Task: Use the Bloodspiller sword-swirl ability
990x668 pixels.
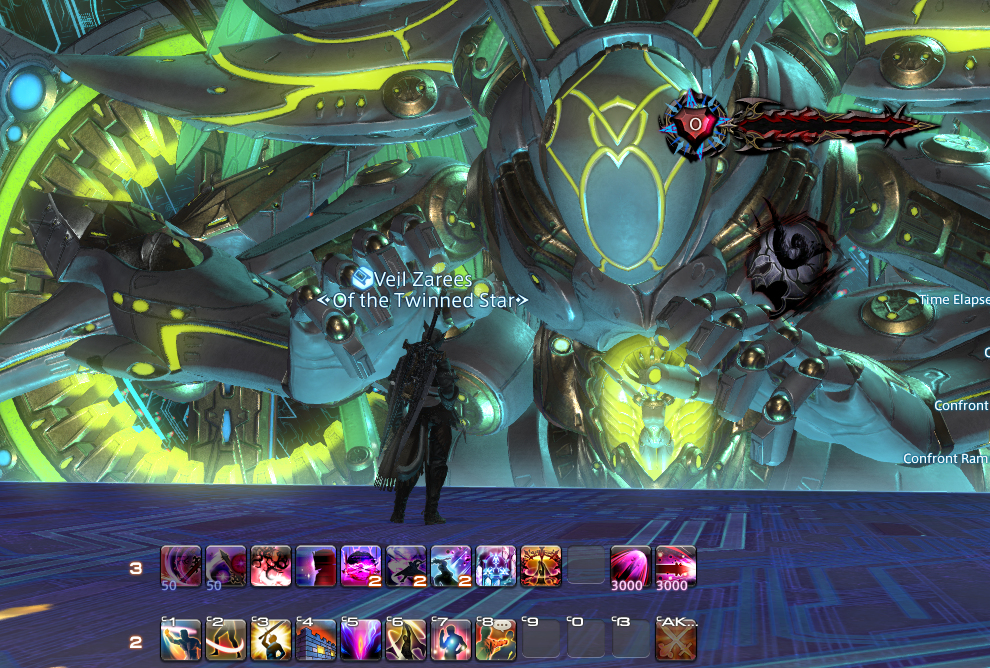Action: click(180, 567)
